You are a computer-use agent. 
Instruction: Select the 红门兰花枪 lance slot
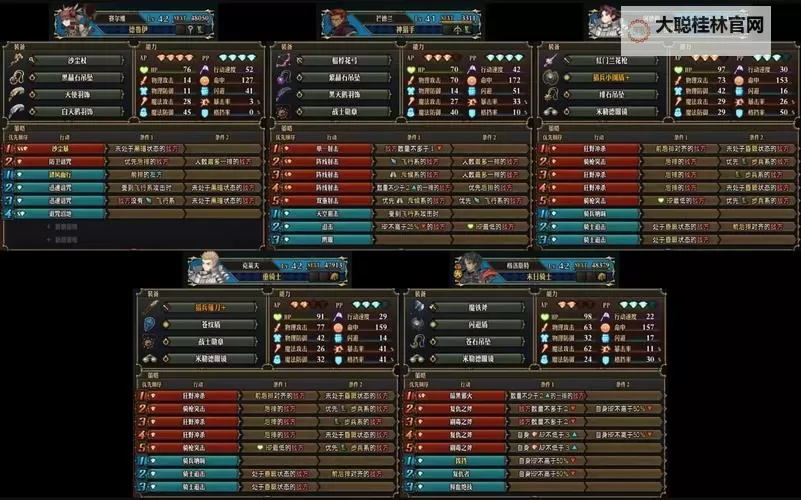click(612, 60)
